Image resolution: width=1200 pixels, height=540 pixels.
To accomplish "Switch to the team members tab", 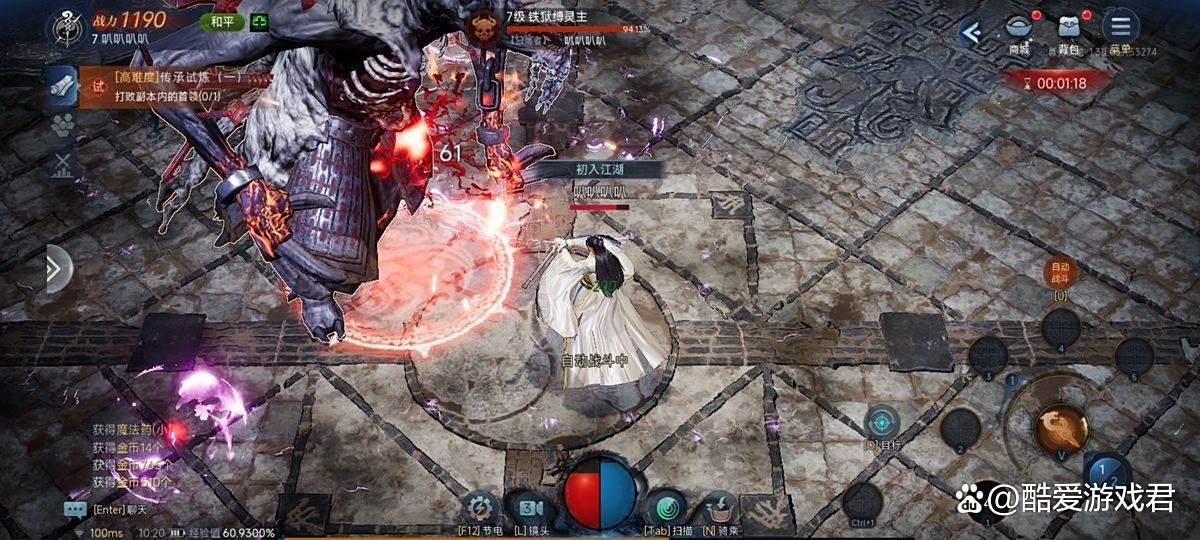I will (x=63, y=125).
